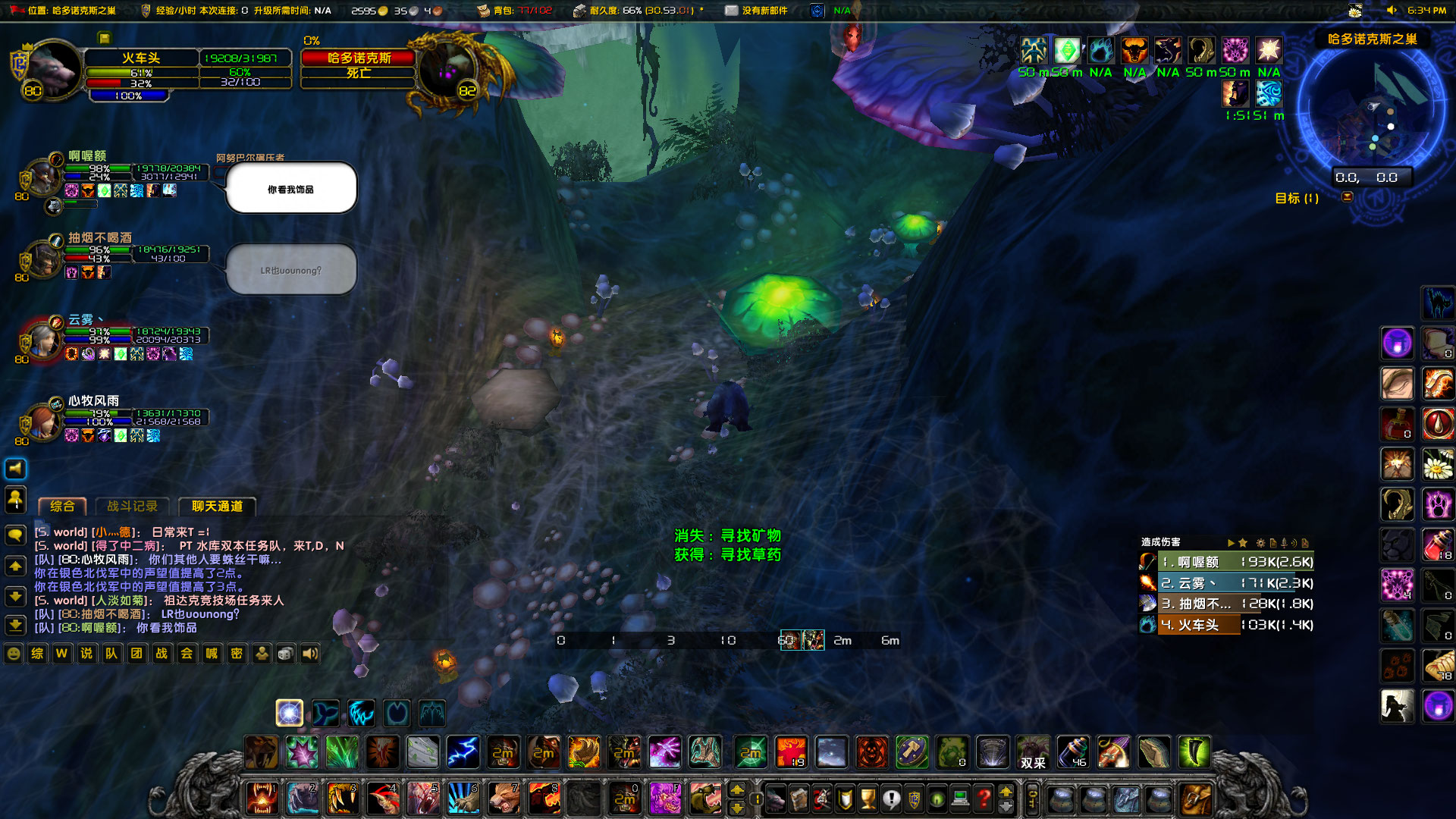Click the action bar page-down arrow

(737, 808)
